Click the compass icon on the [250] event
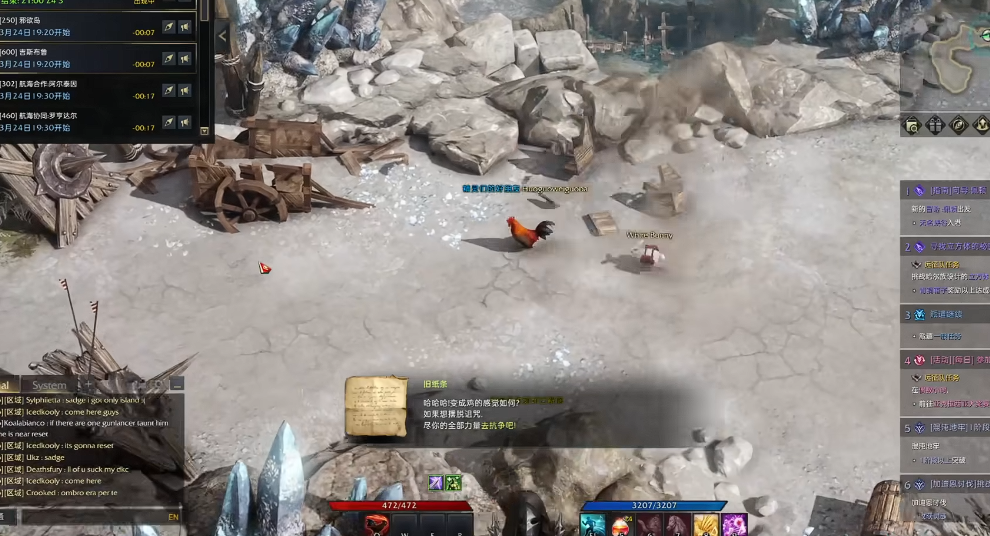The image size is (990, 536). 168,27
